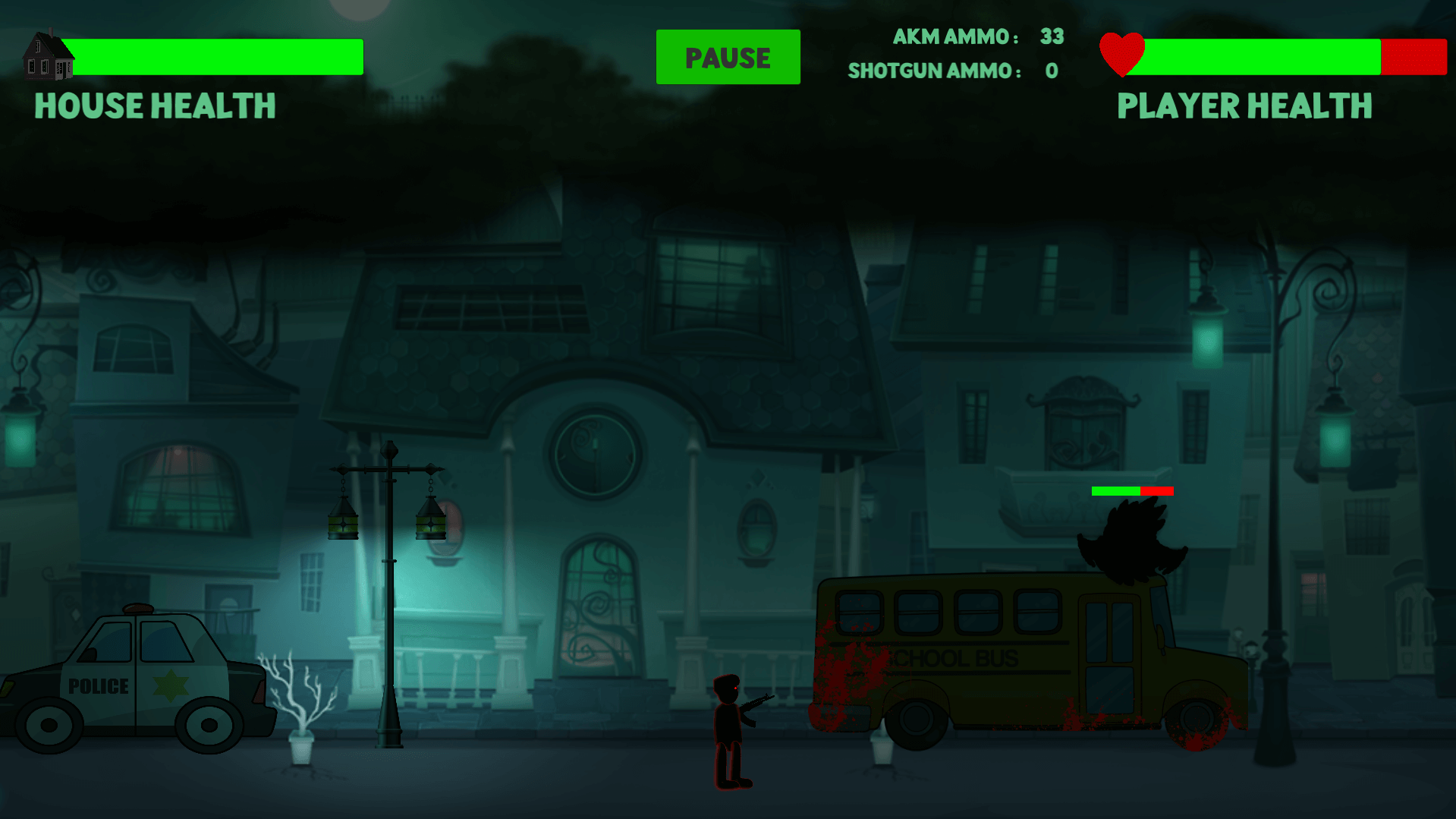1456x819 pixels.
Task: Toggle the AKM ammo counter display
Action: pyautogui.click(x=979, y=36)
